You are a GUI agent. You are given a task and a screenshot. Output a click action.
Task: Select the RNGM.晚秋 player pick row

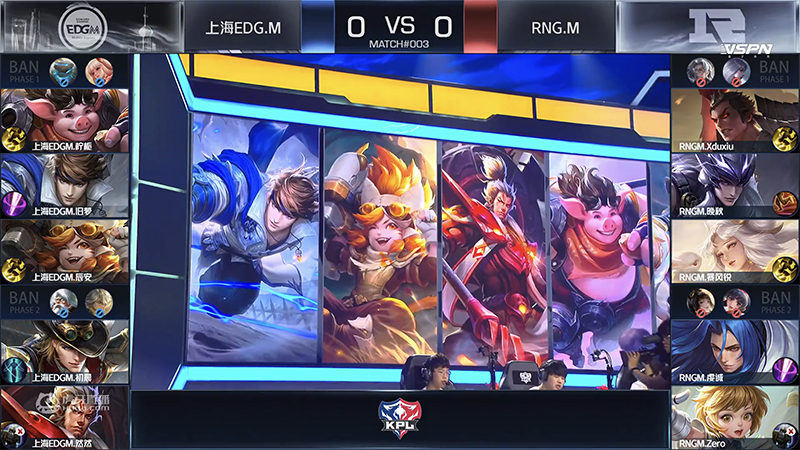tap(734, 186)
